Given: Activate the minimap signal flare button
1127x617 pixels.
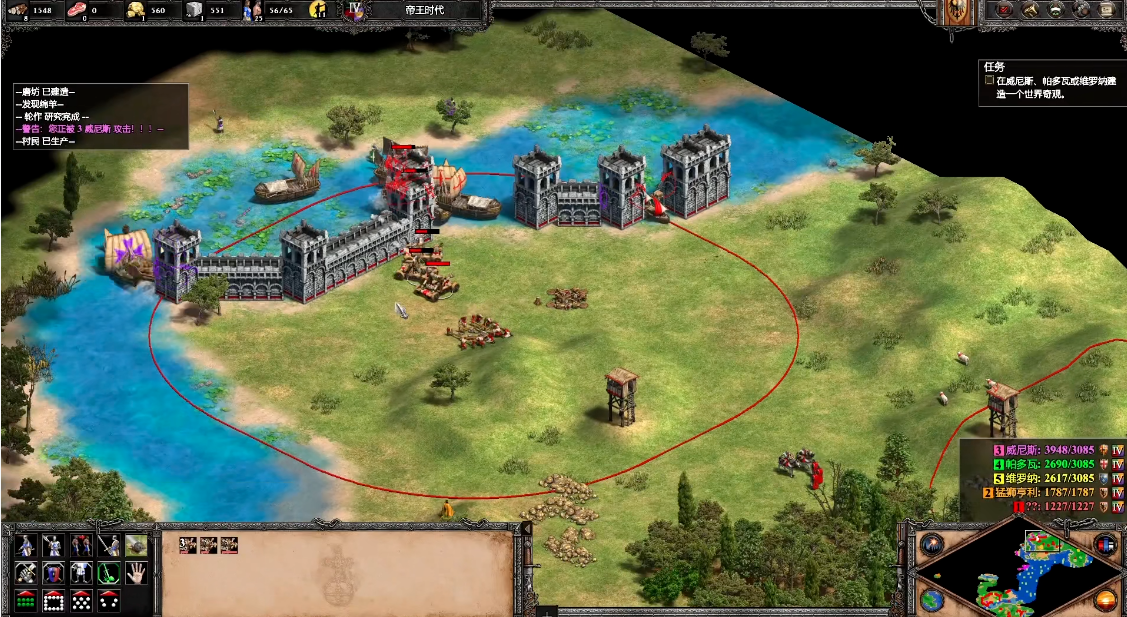Looking at the screenshot, I should (x=932, y=546).
